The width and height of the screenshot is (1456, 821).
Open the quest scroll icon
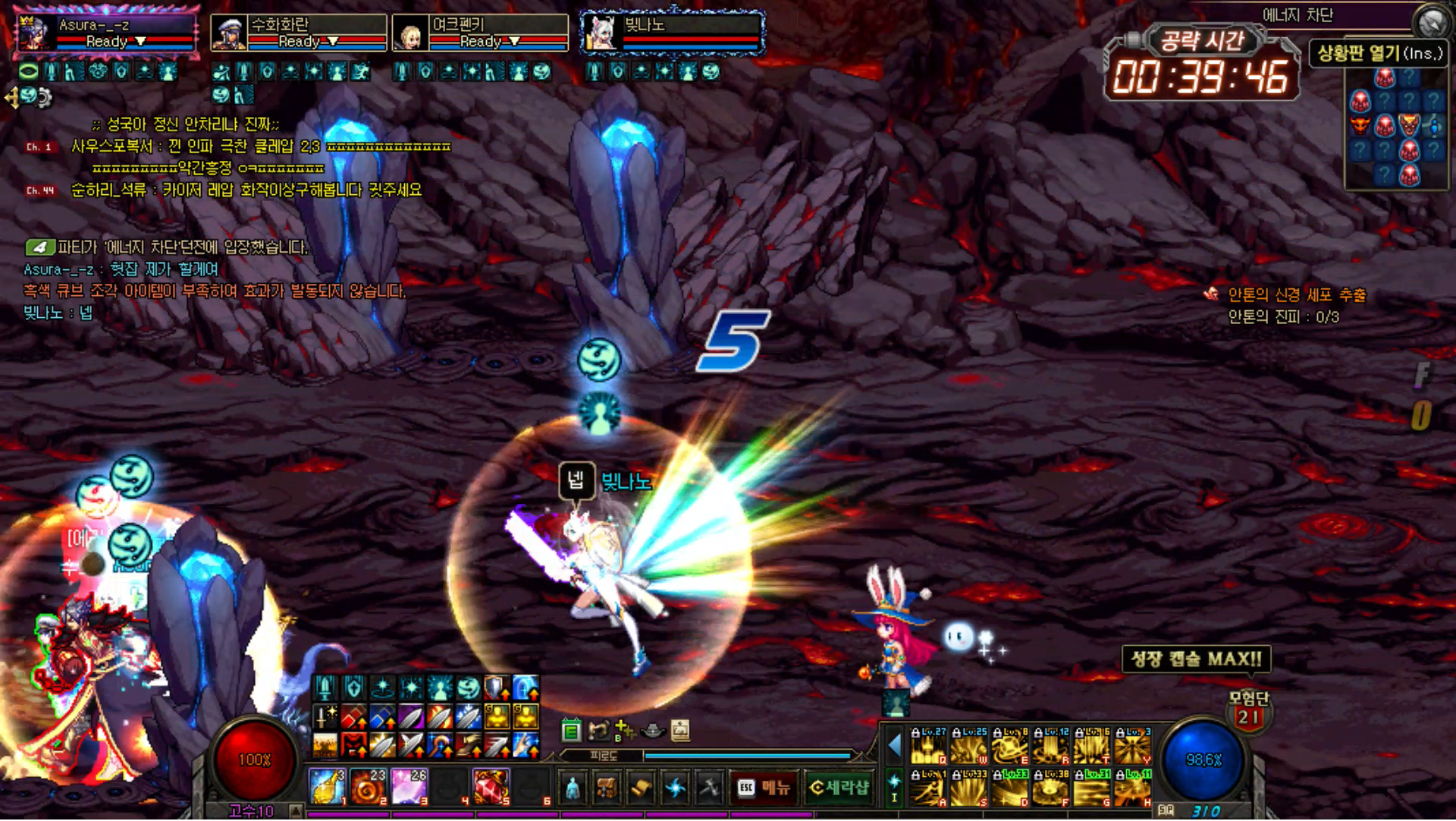[641, 788]
